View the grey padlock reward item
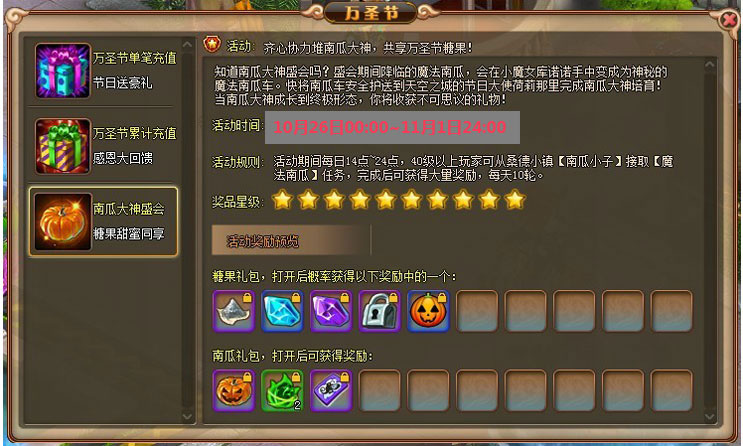Image resolution: width=743 pixels, height=446 pixels. point(379,311)
